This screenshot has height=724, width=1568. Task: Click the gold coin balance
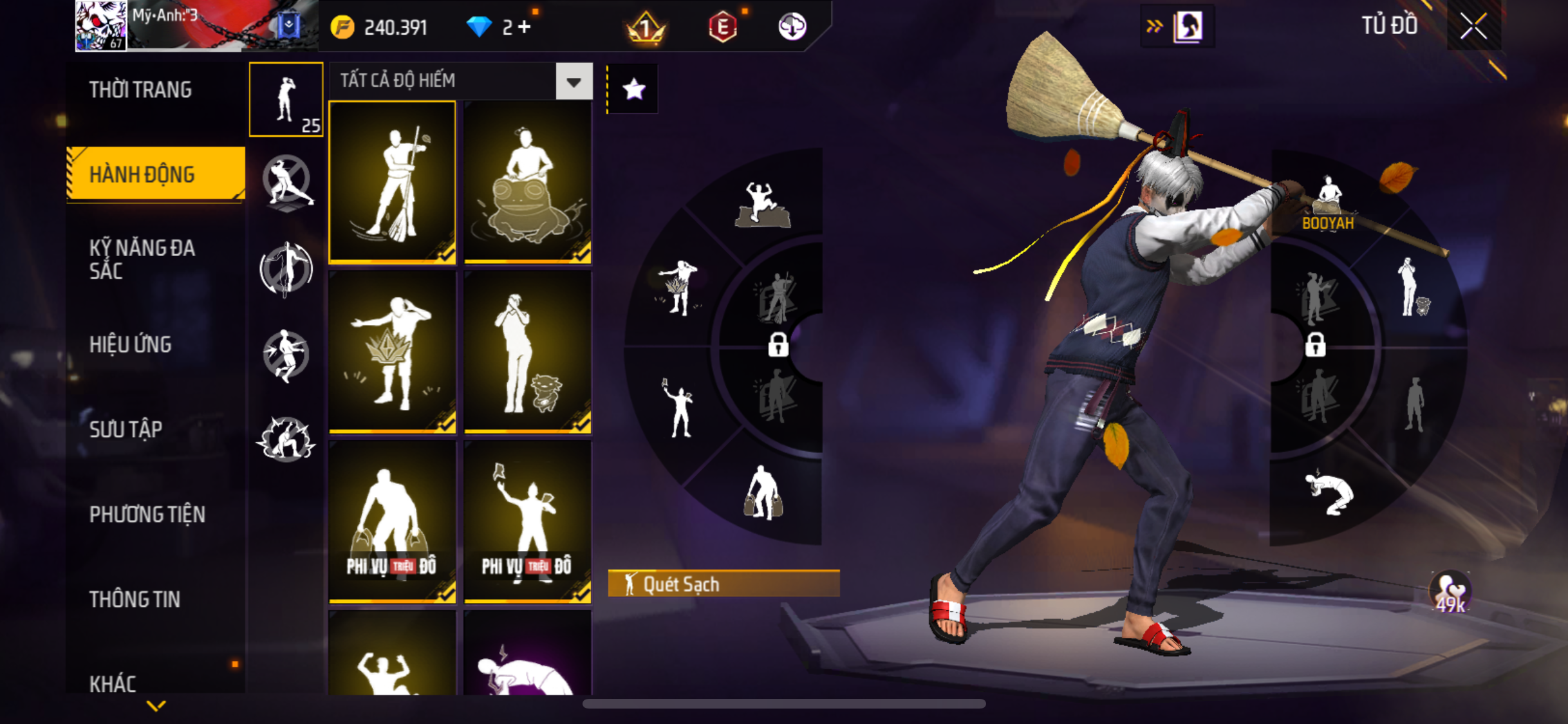pos(379,27)
